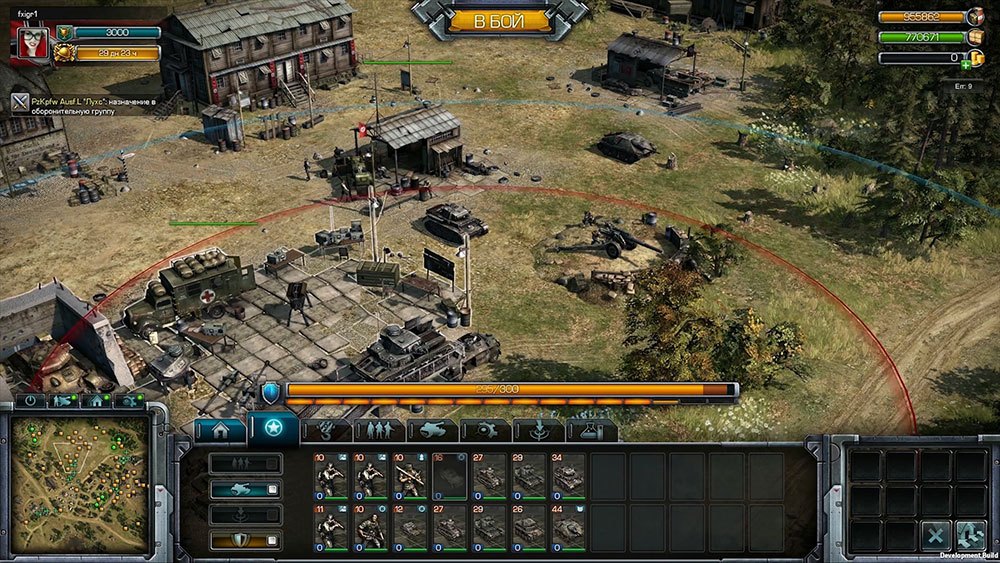
Task: Click the power button above the minimap
Action: [30, 400]
